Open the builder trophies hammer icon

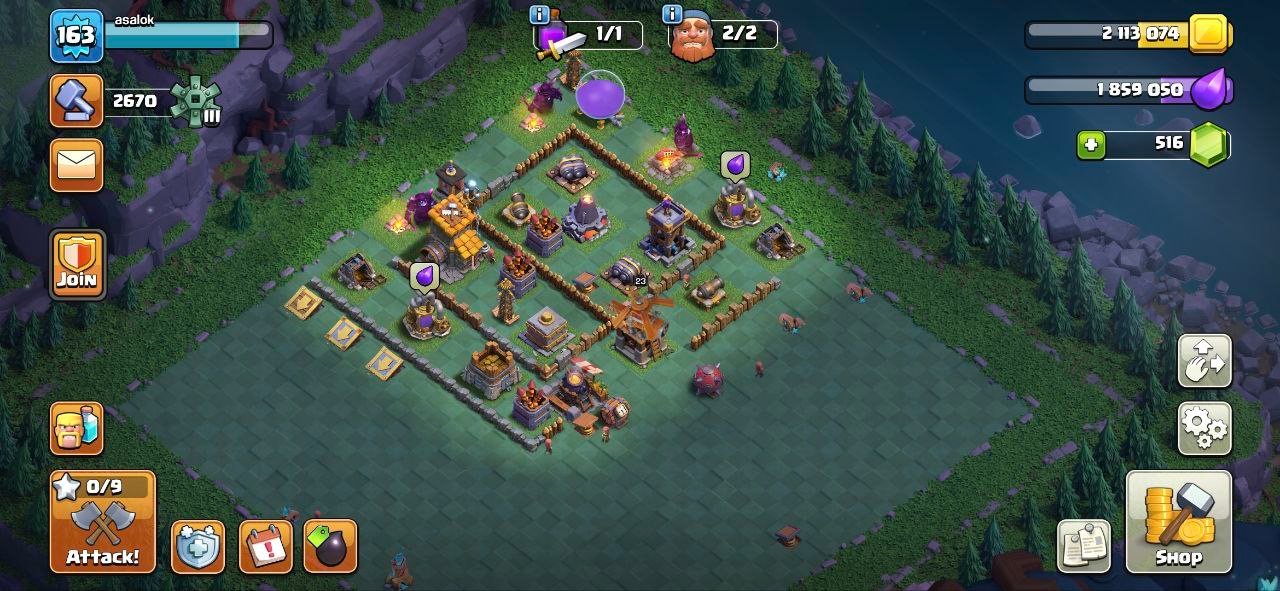pyautogui.click(x=76, y=101)
